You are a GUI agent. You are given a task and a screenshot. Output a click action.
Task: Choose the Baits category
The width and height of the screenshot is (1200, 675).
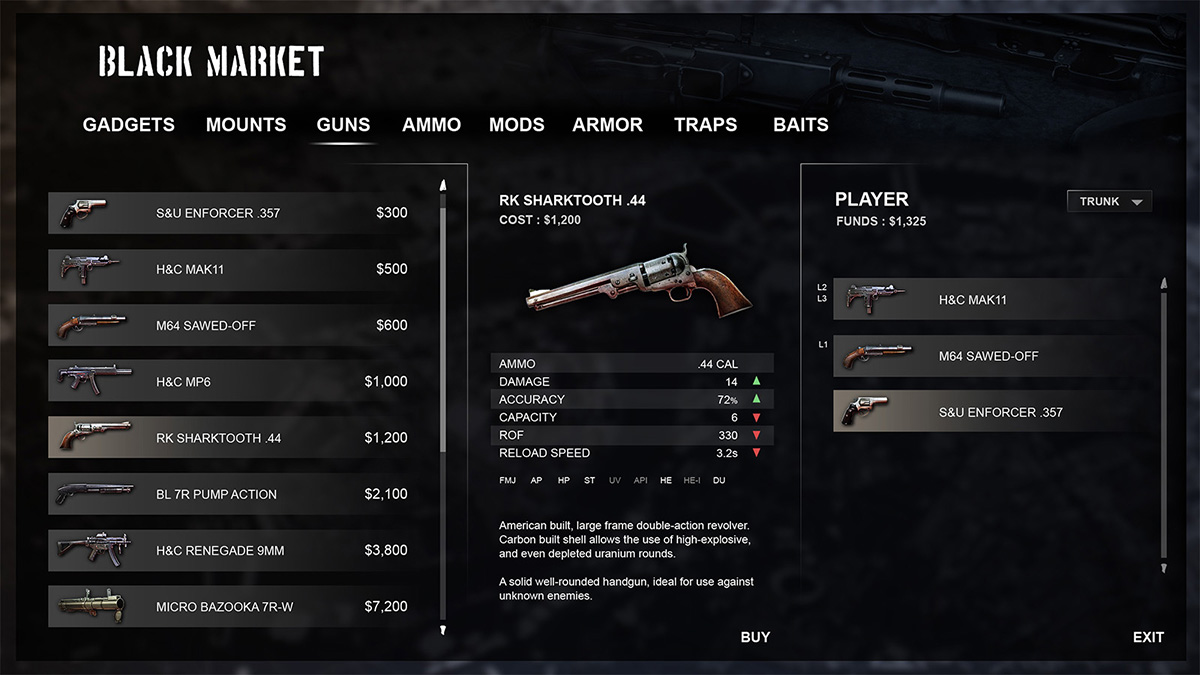pos(800,125)
